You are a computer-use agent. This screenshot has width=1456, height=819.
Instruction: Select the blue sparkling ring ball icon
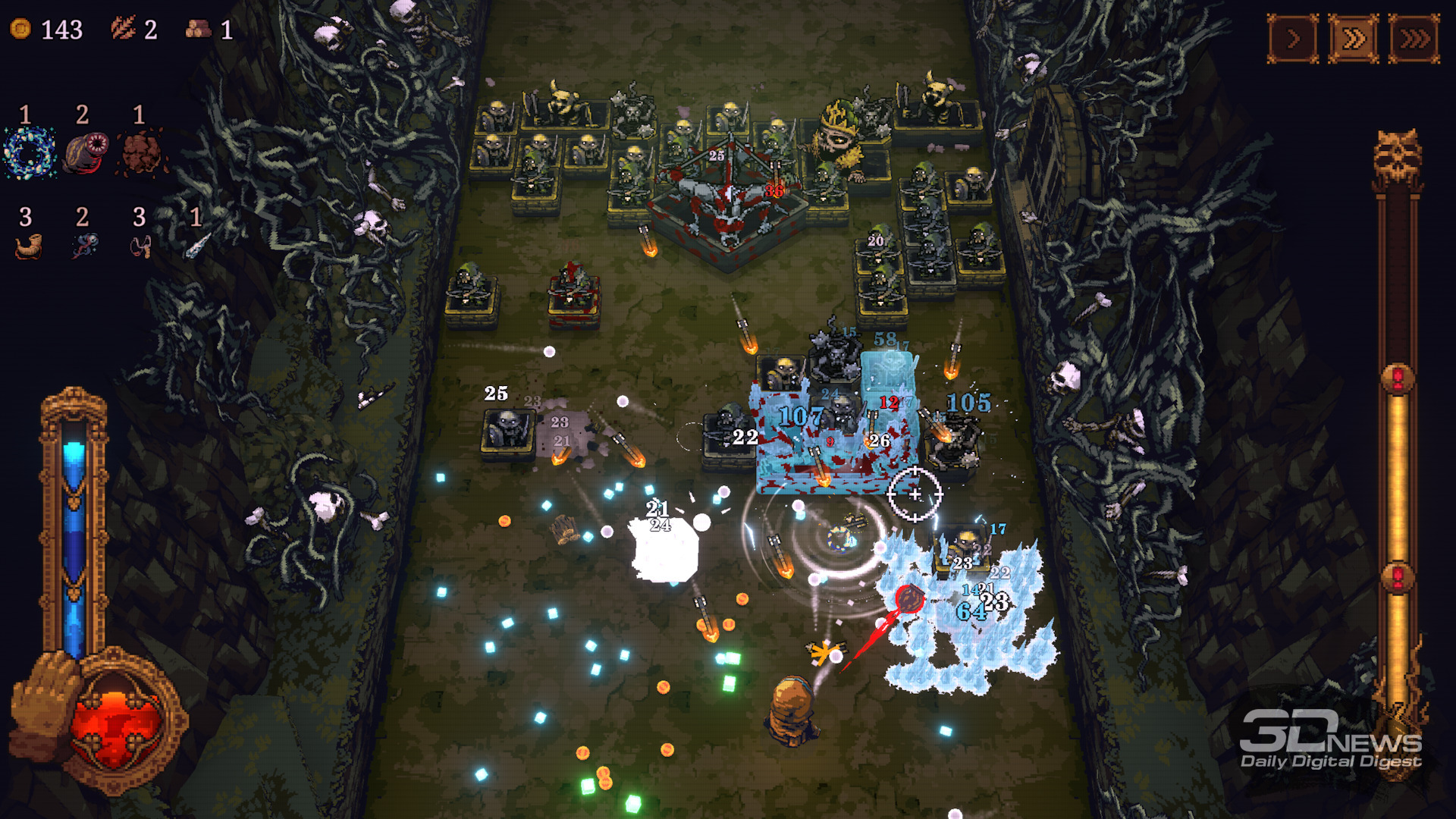[x=29, y=152]
